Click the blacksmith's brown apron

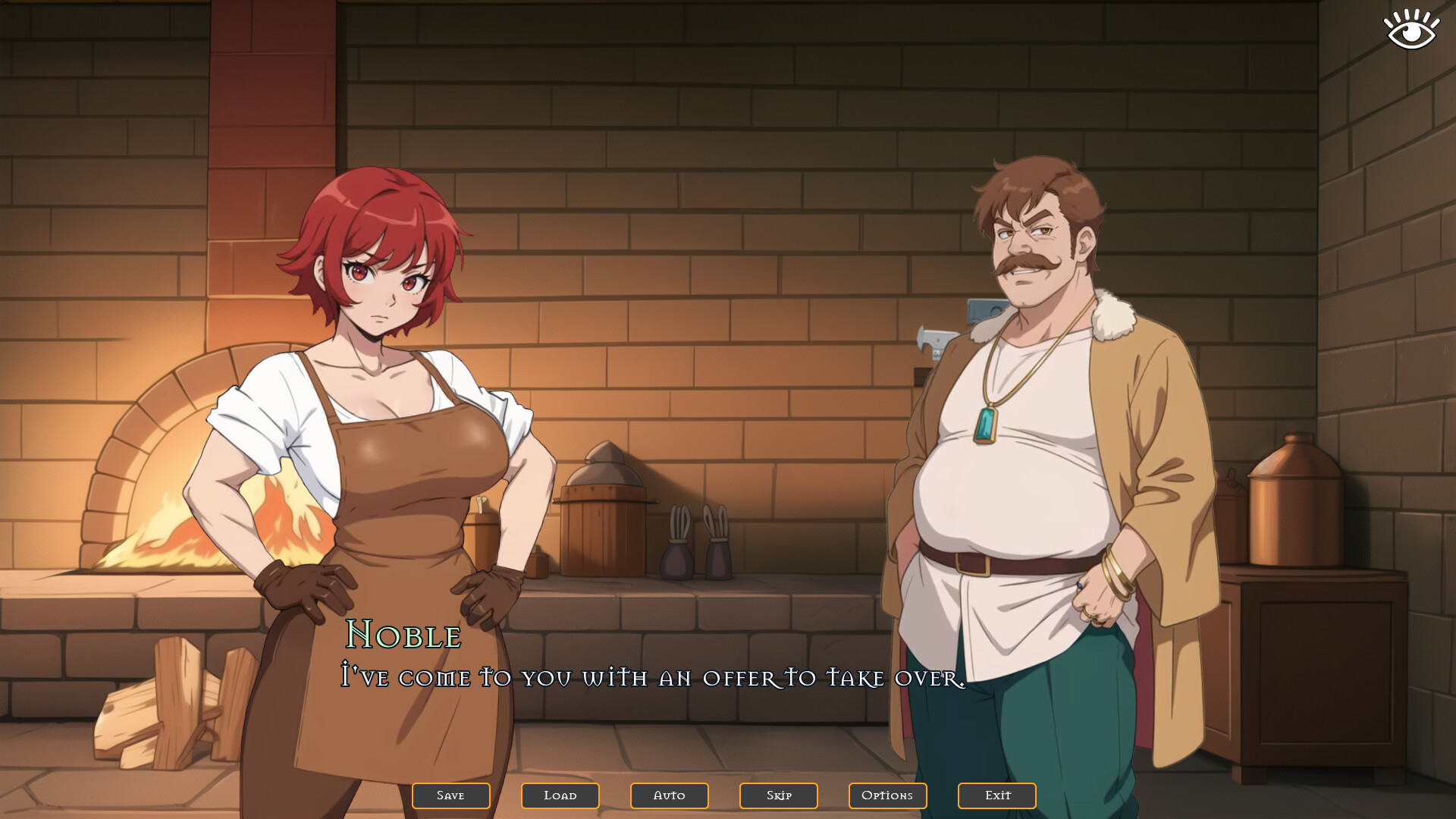click(x=409, y=531)
